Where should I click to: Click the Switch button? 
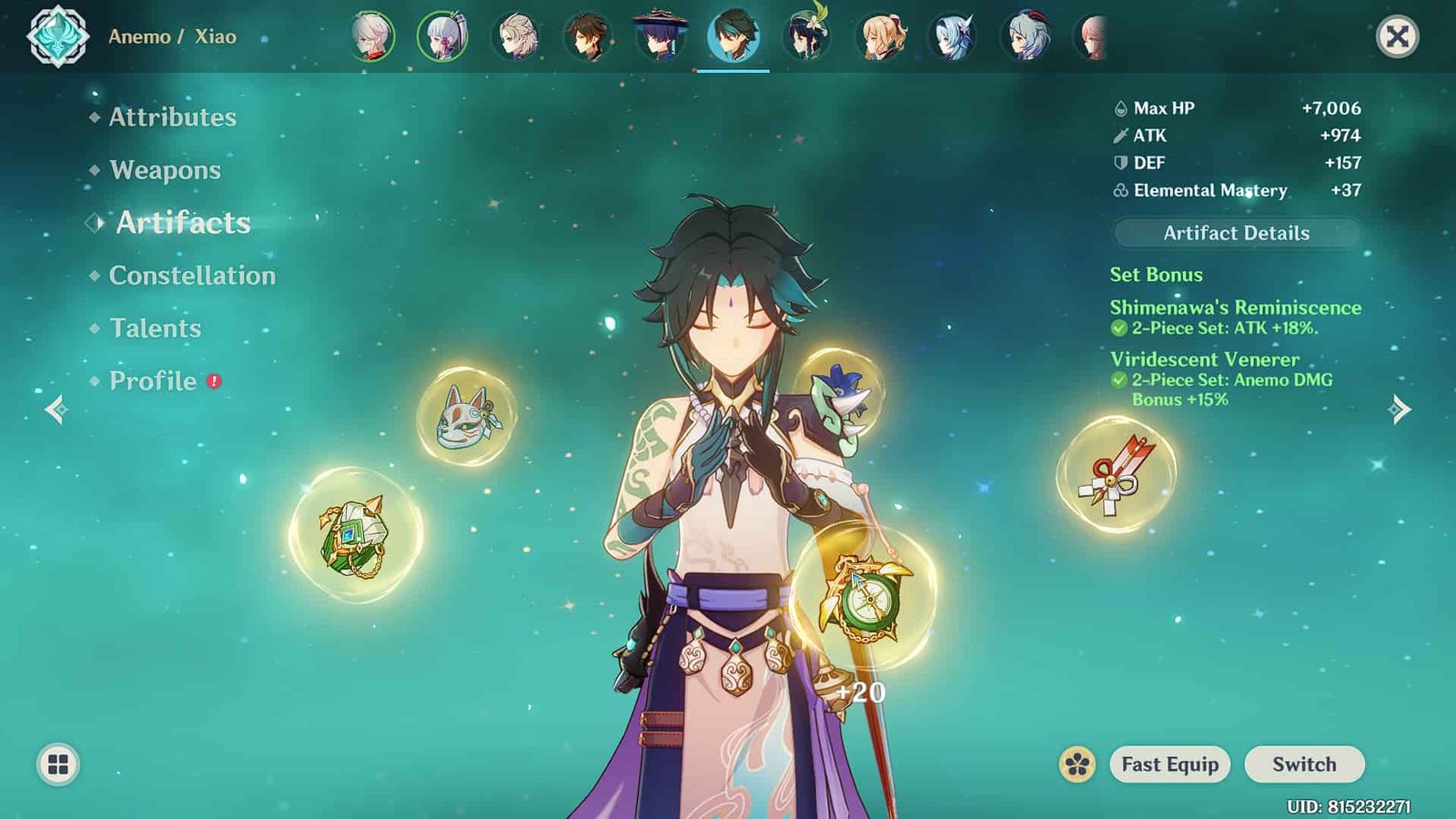[1304, 764]
